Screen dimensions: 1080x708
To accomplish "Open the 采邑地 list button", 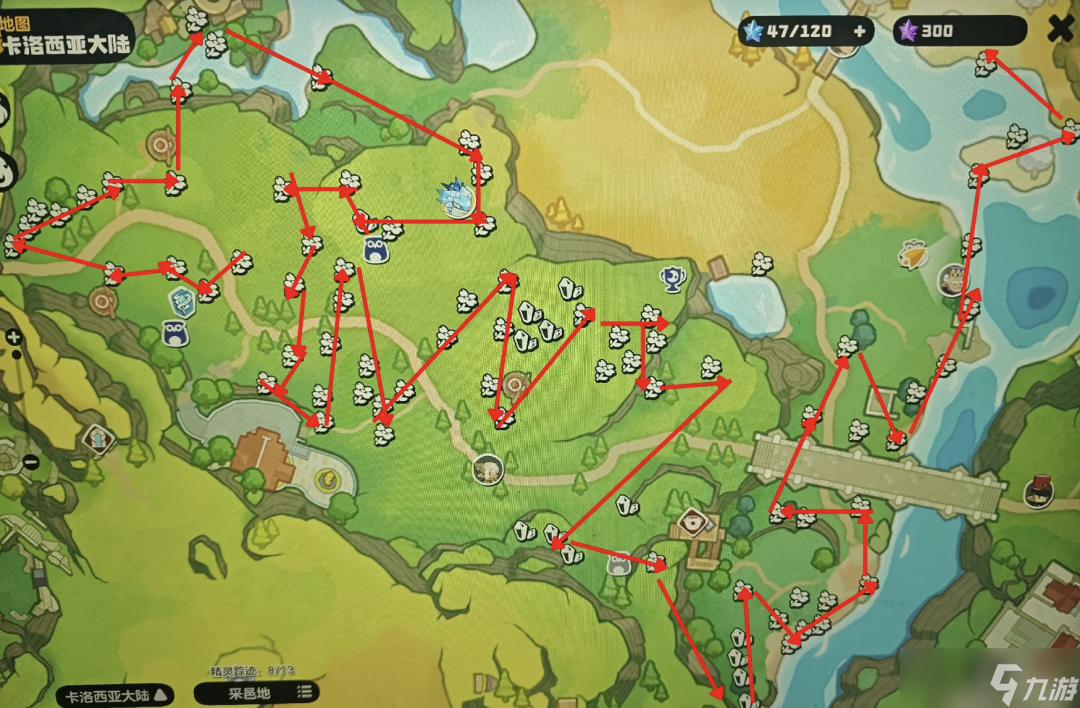I will click(x=257, y=691).
